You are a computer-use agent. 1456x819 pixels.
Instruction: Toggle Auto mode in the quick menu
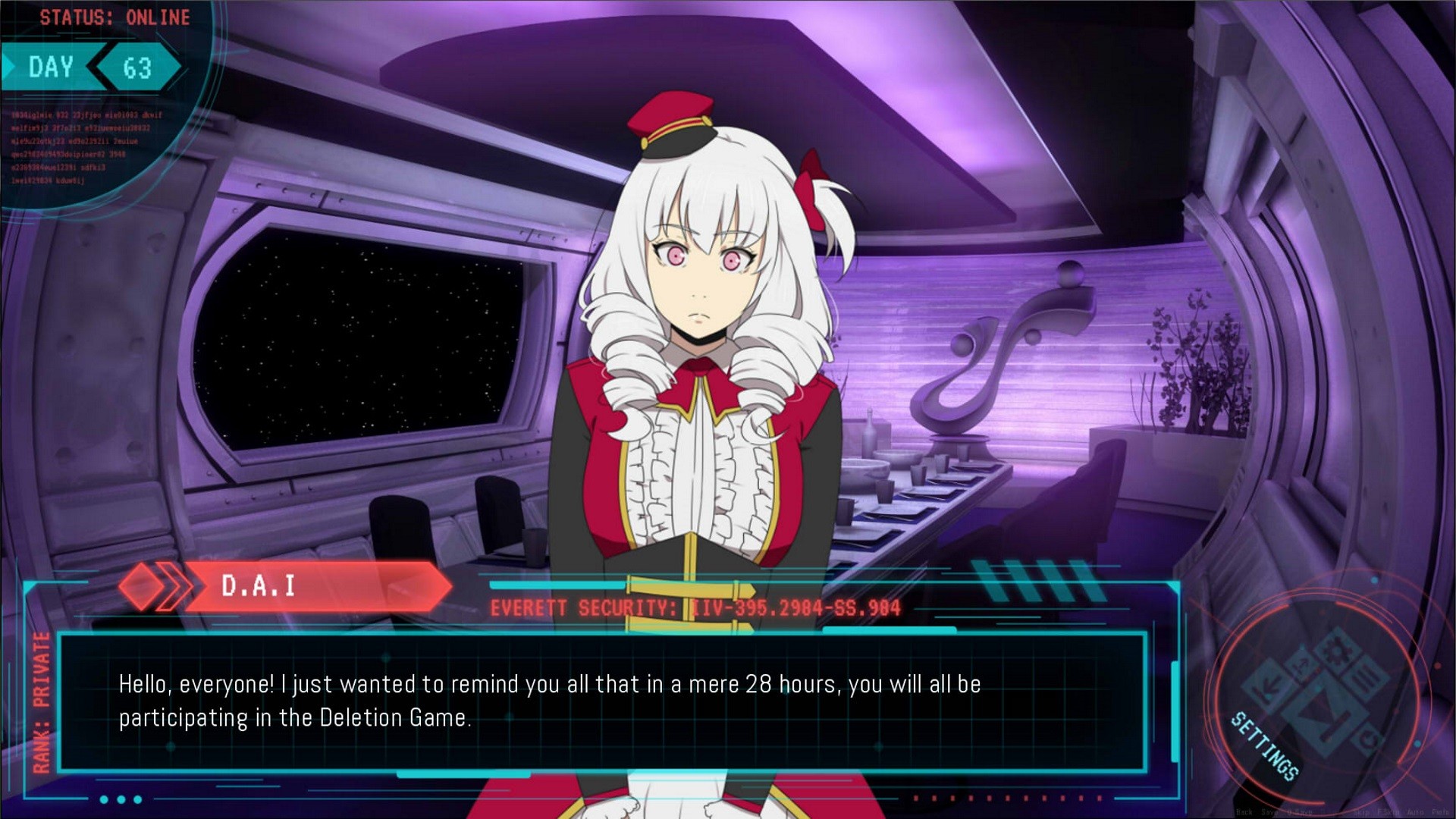click(1415, 811)
